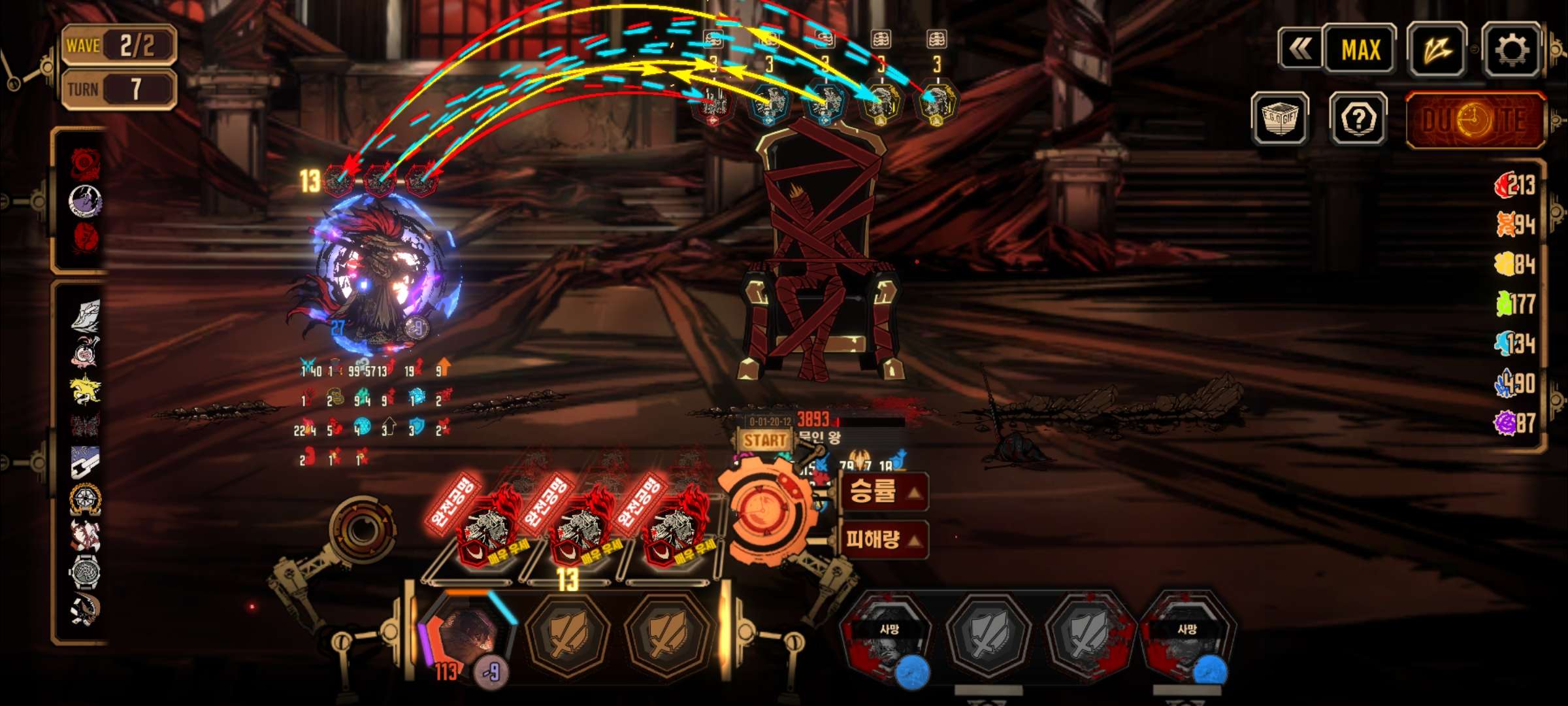The width and height of the screenshot is (1568, 706).
Task: Click the yellow winged horse gift icon
Action: coord(86,390)
